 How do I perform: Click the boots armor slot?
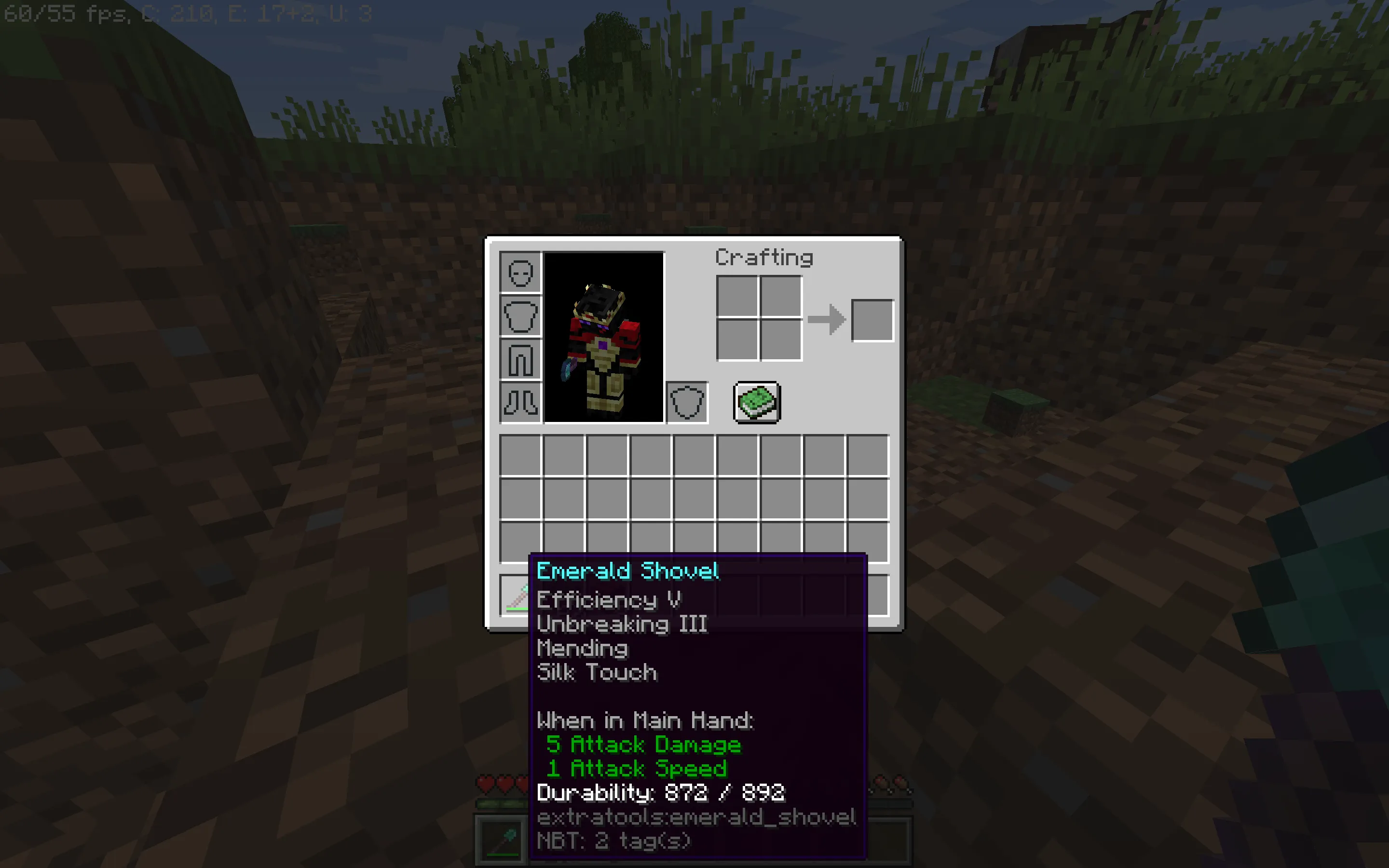(520, 401)
